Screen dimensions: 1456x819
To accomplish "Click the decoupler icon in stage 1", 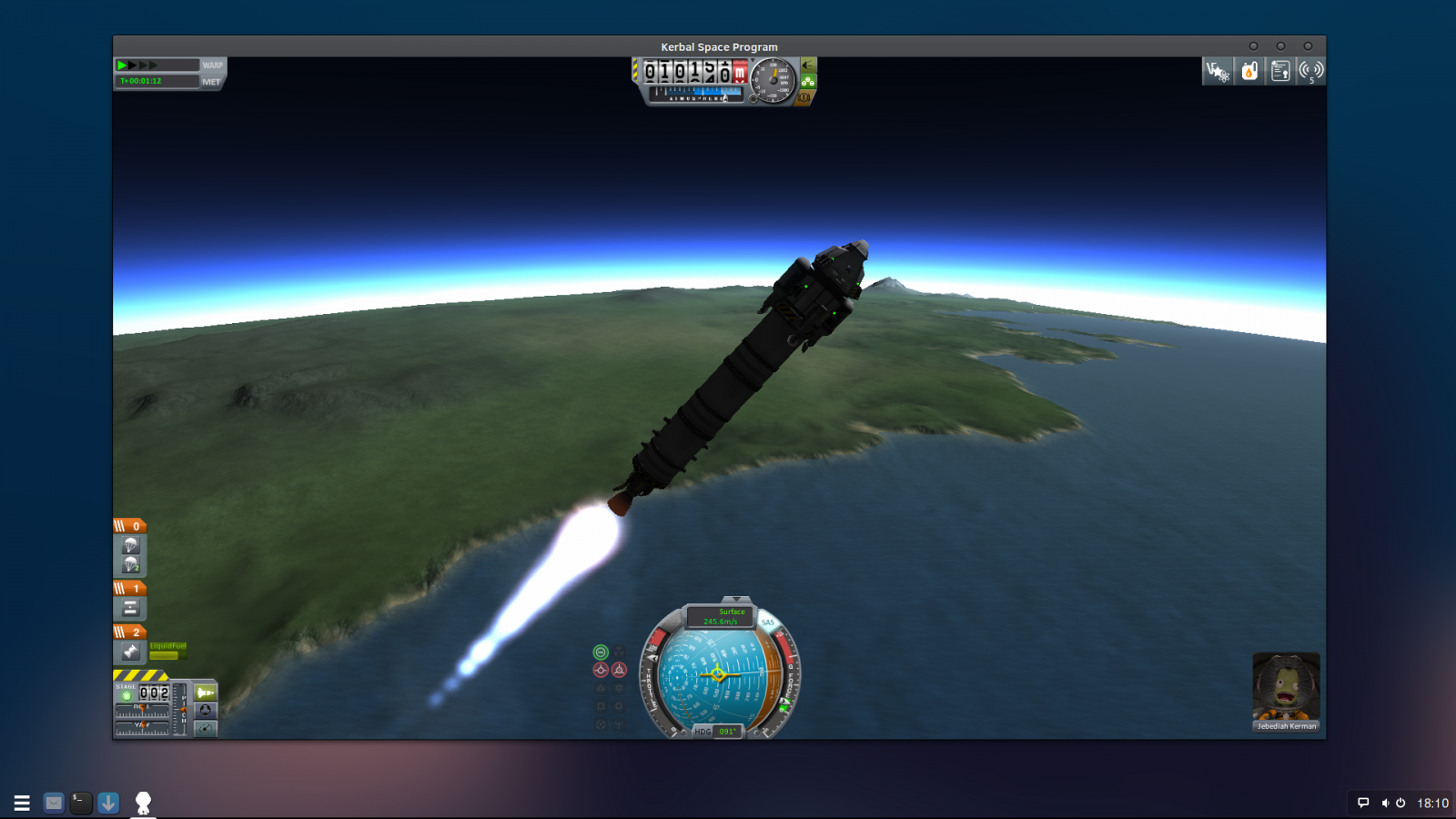I will click(130, 608).
